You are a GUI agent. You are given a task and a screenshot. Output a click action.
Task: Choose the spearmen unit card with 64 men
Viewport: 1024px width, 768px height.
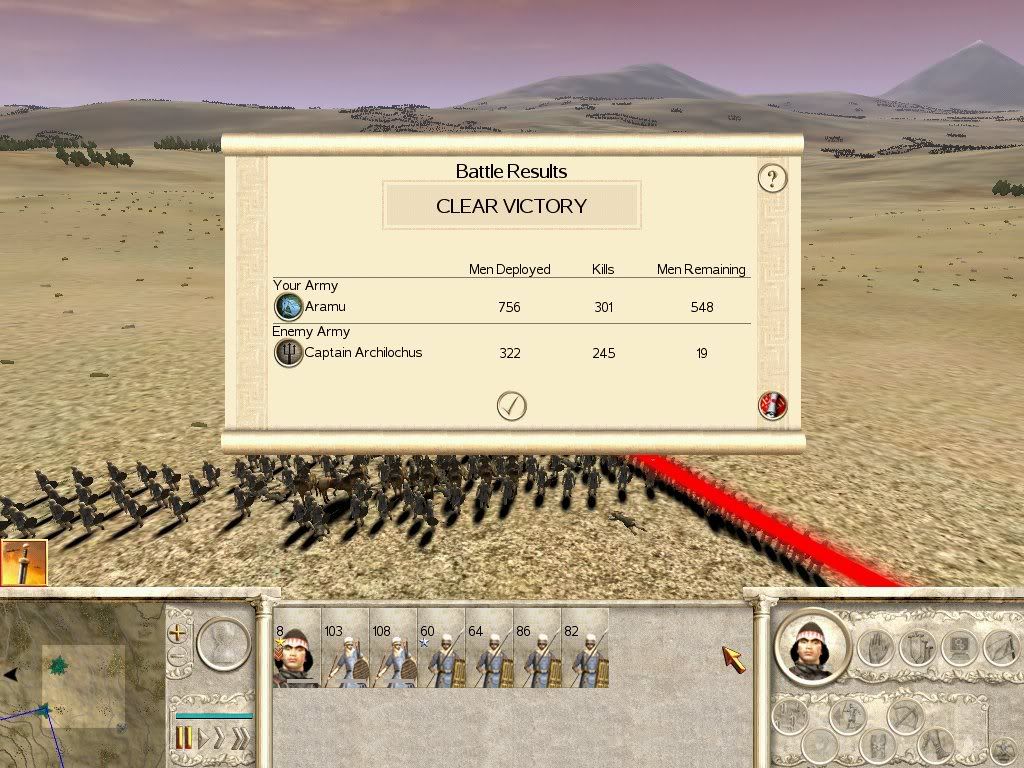point(489,648)
